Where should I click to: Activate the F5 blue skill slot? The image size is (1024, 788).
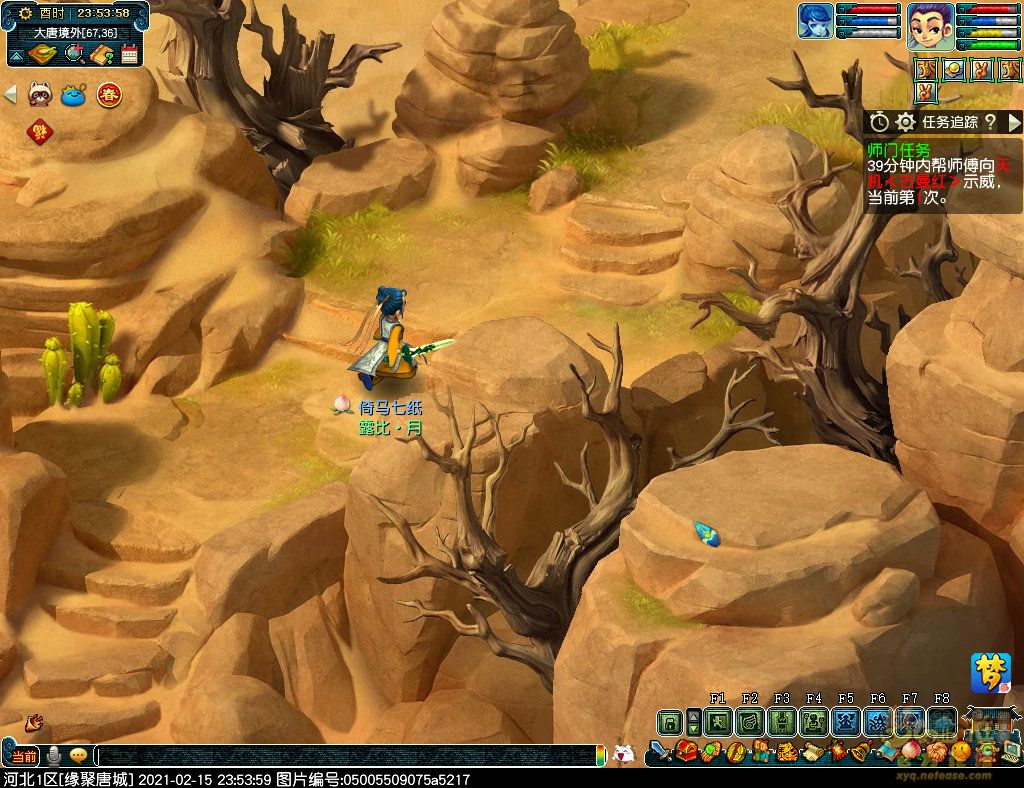[x=846, y=722]
